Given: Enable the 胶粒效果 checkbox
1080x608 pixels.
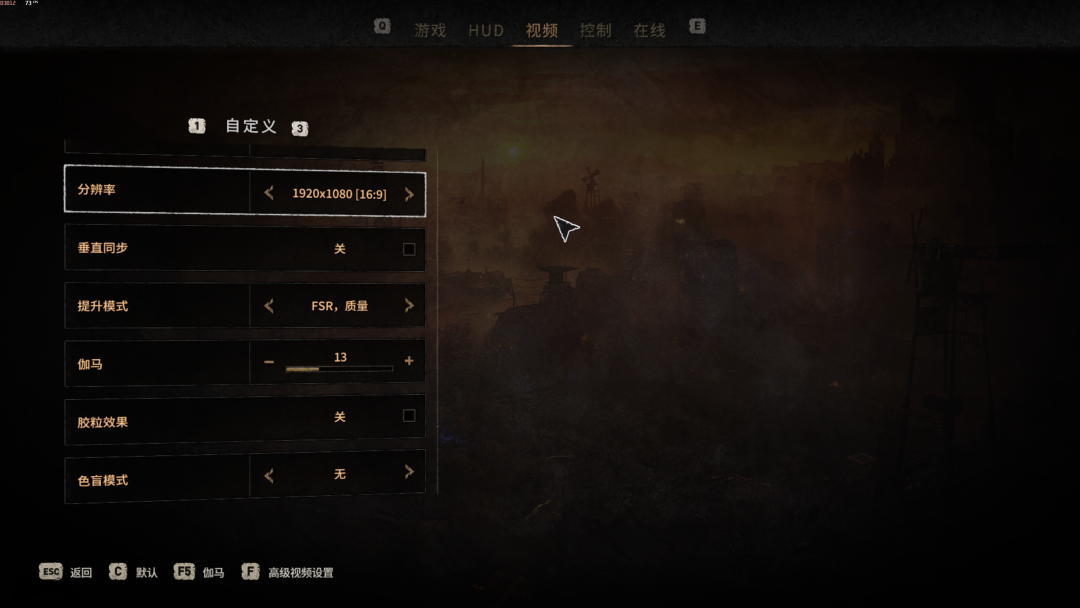Looking at the screenshot, I should [409, 416].
